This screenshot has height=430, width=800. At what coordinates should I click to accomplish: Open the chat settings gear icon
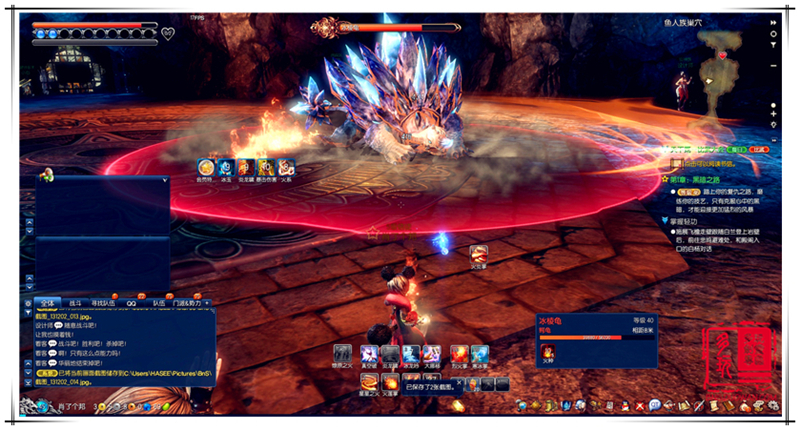(x=27, y=302)
